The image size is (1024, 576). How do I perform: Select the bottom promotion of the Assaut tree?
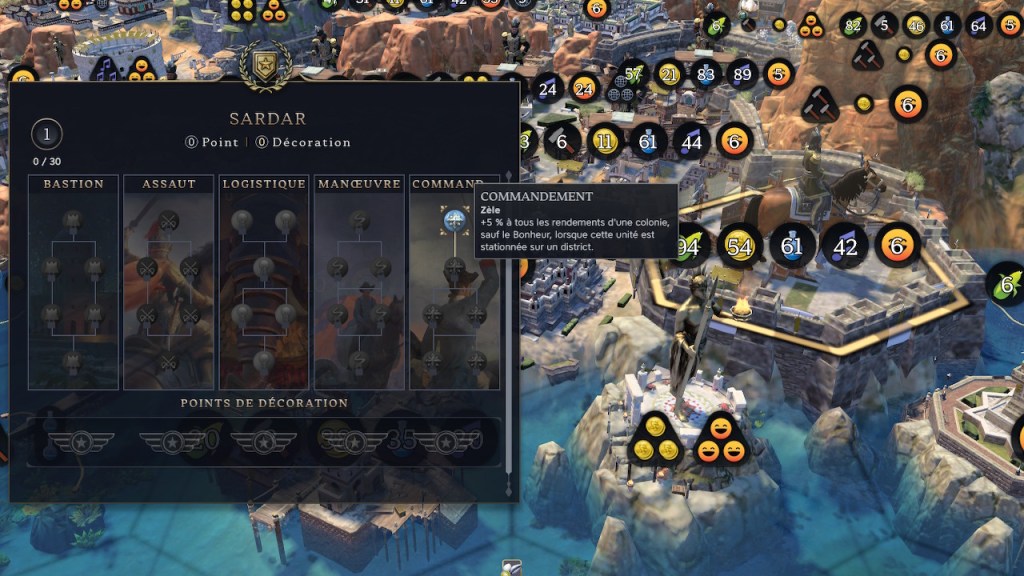click(x=168, y=360)
